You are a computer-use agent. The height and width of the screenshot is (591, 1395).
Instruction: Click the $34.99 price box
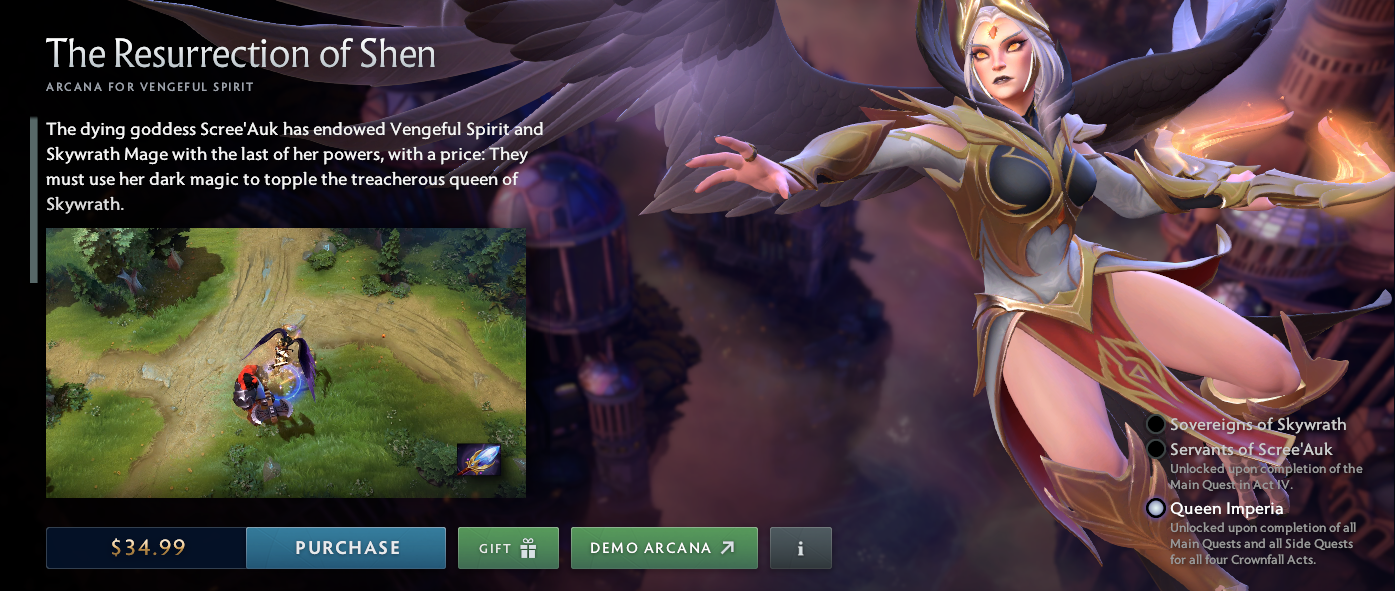147,548
